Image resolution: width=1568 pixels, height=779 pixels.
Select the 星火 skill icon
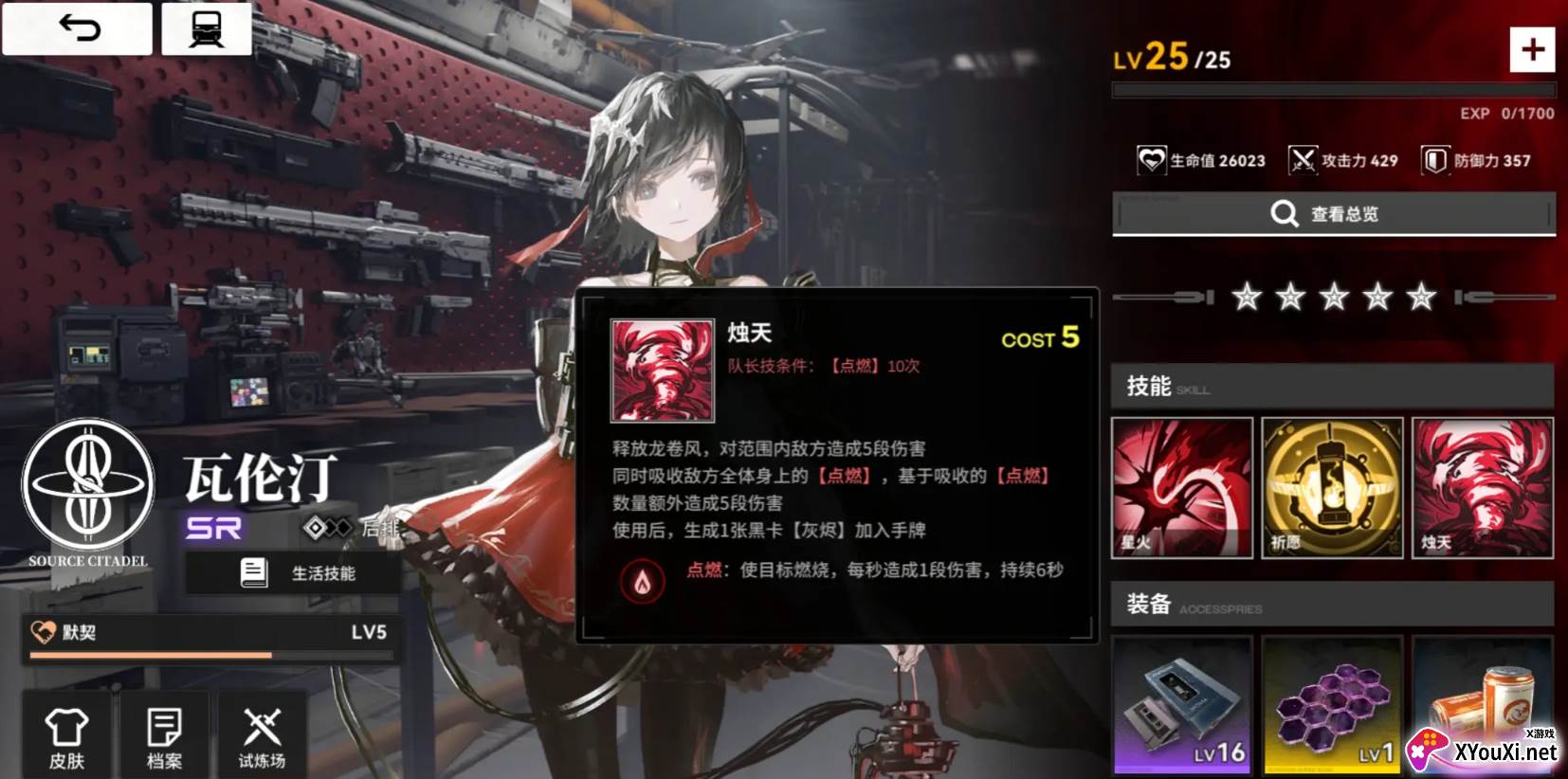tap(1182, 488)
